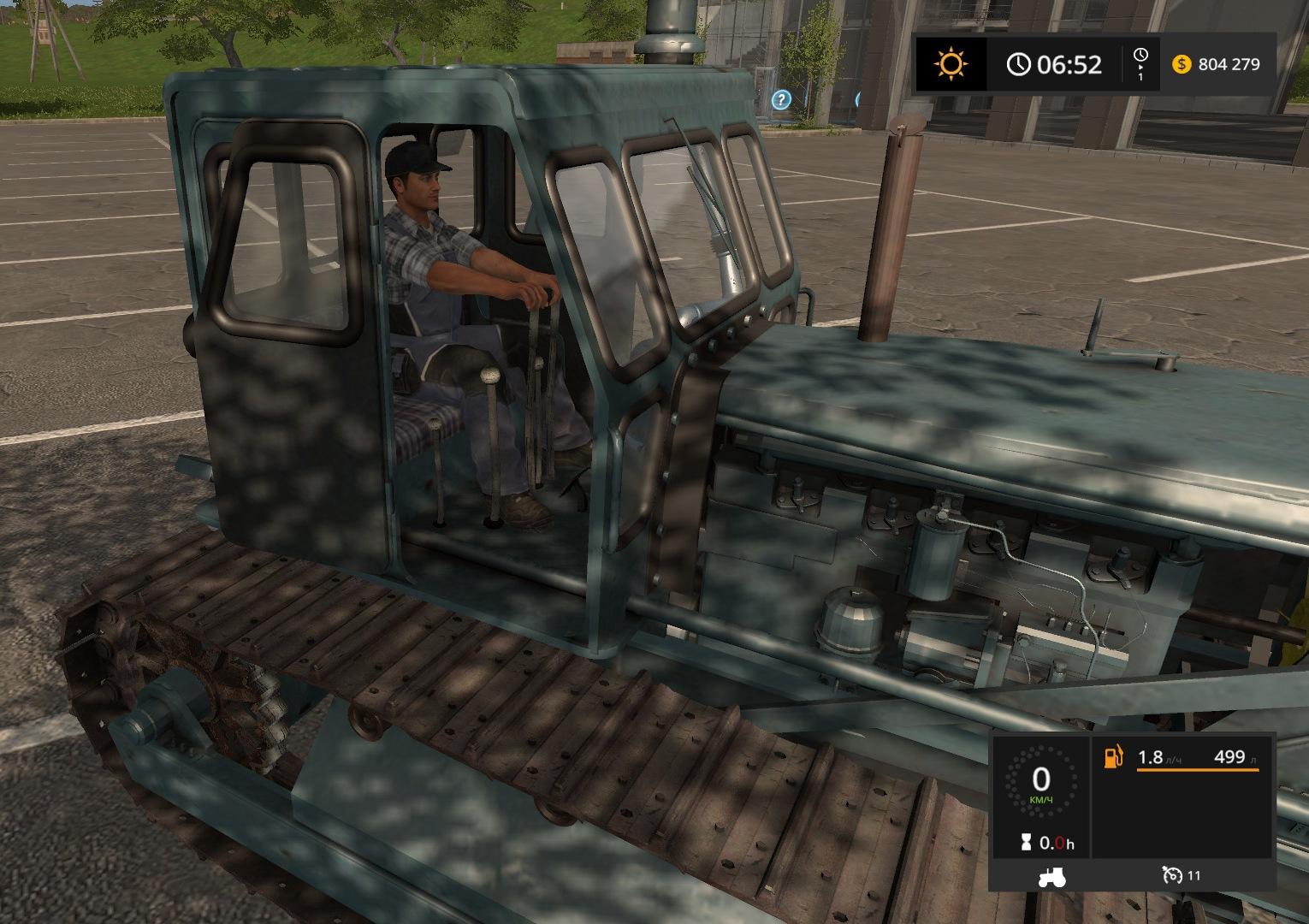1309x924 pixels.
Task: Select the orange fuel pump icon
Action: pos(1113,757)
